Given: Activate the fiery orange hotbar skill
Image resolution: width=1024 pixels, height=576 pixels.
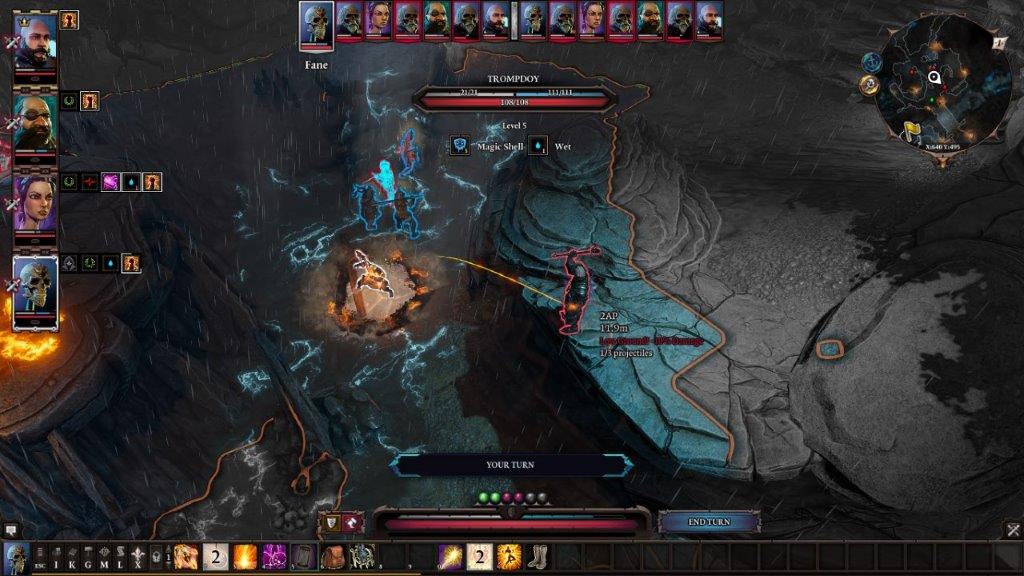Looking at the screenshot, I should 246,557.
